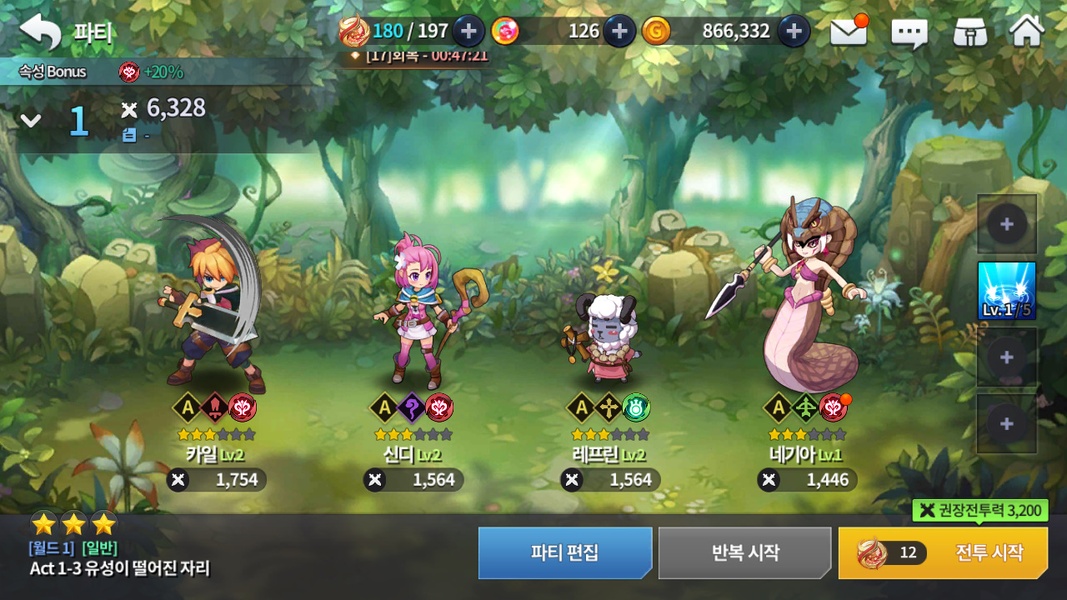Viewport: 1067px width, 600px height.
Task: Add stamina with the plus beside 180/197
Action: pos(468,31)
